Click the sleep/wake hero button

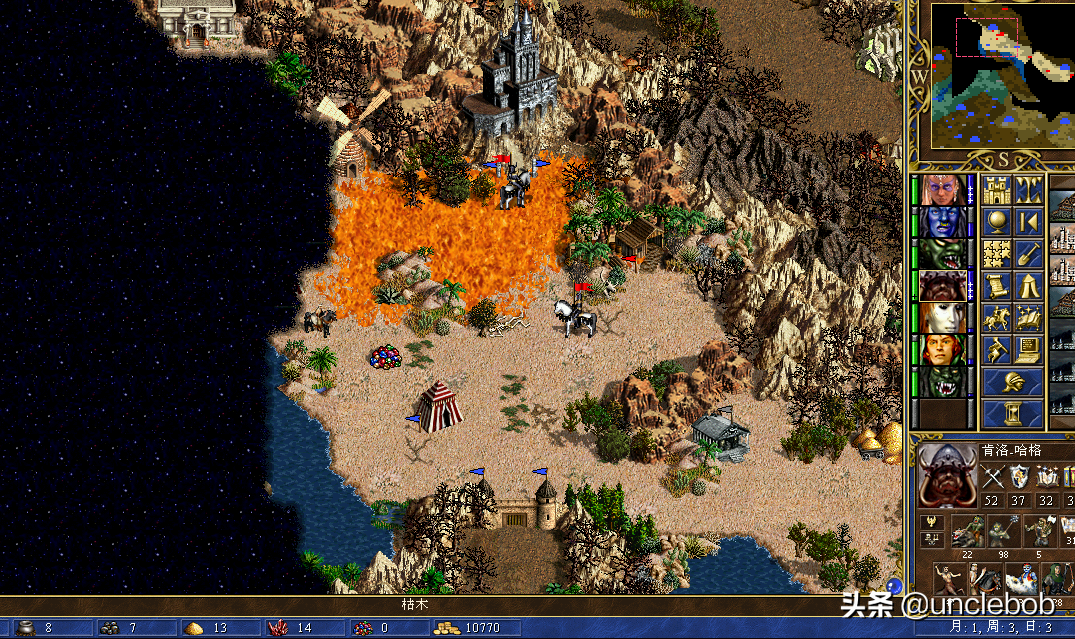click(x=1029, y=222)
